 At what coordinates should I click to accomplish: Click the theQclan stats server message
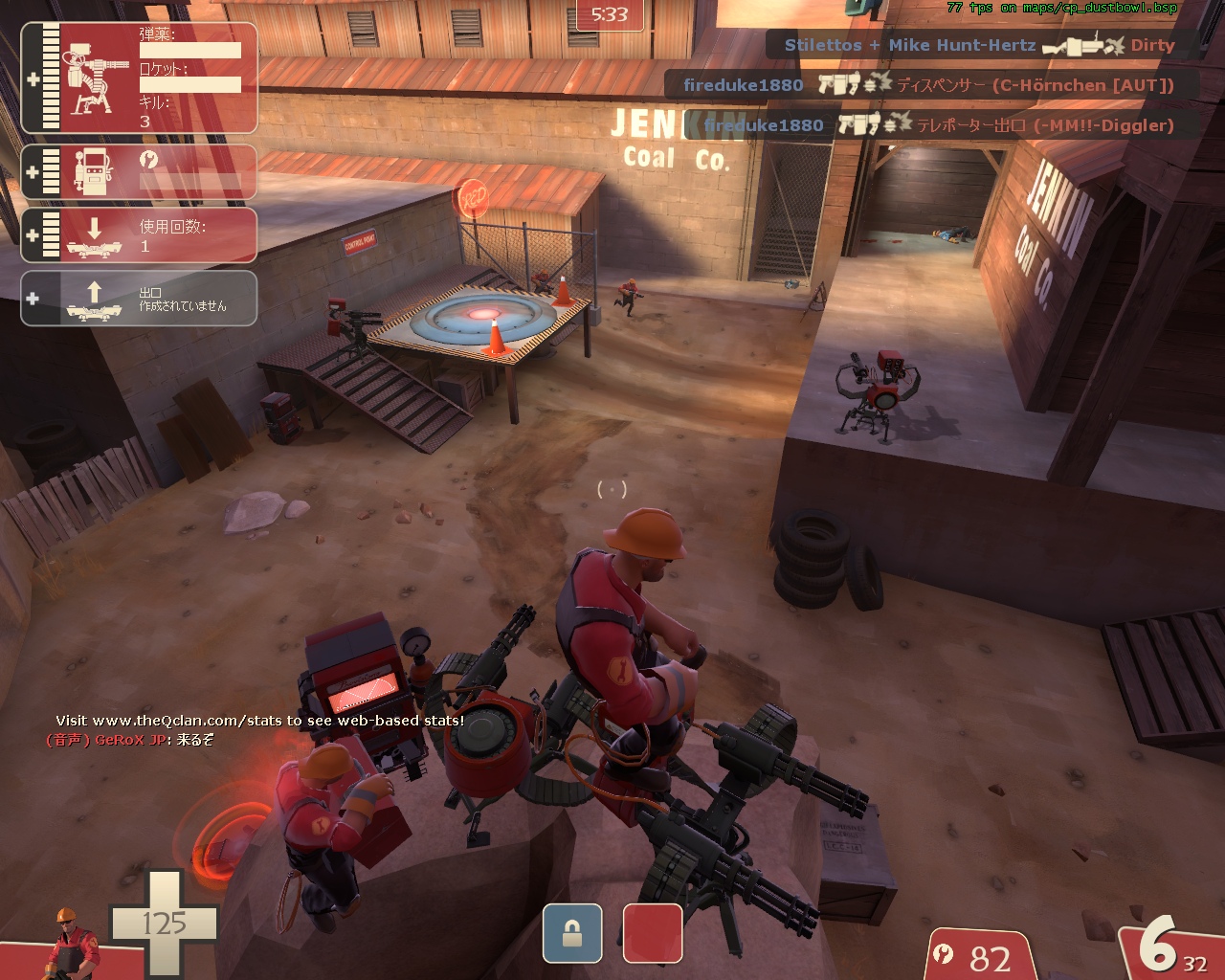pyautogui.click(x=259, y=721)
